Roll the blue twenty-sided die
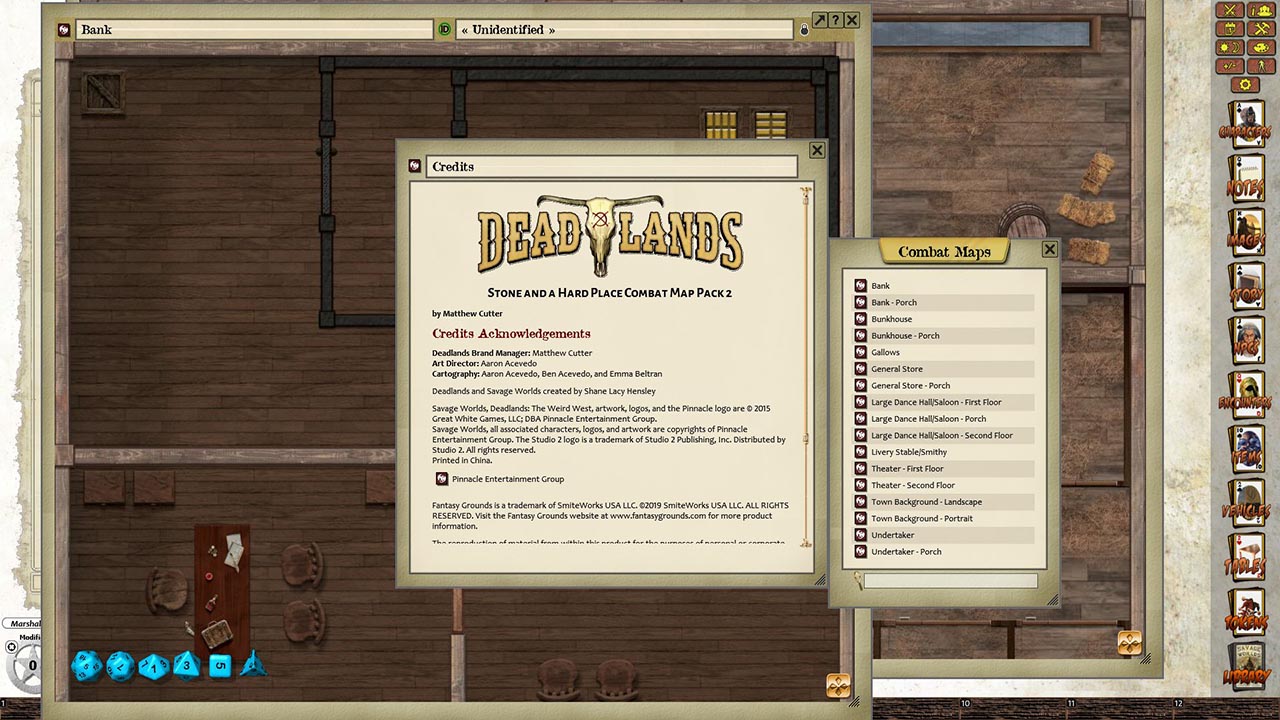The height and width of the screenshot is (720, 1280). [86, 667]
